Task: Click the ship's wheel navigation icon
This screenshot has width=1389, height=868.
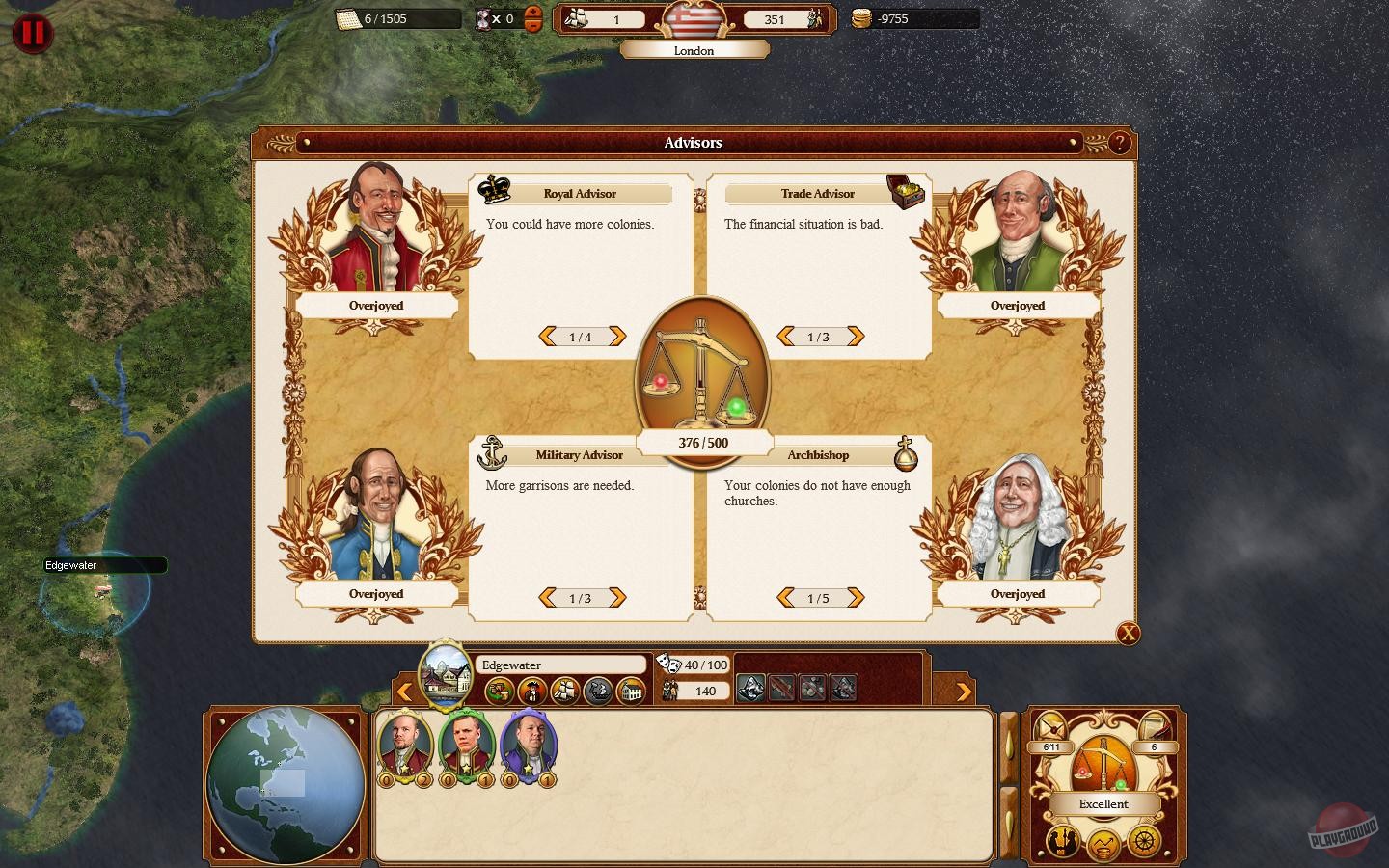Action: tap(1142, 842)
